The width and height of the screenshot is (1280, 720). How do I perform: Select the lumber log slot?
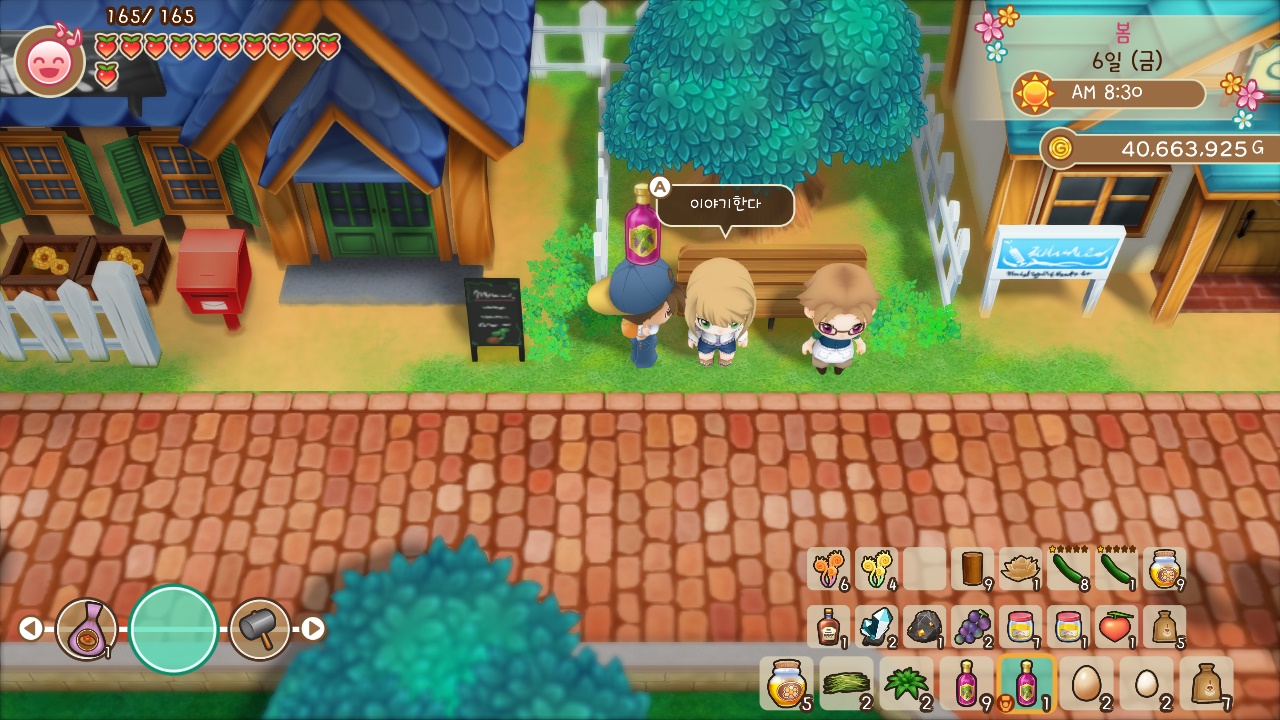(972, 569)
